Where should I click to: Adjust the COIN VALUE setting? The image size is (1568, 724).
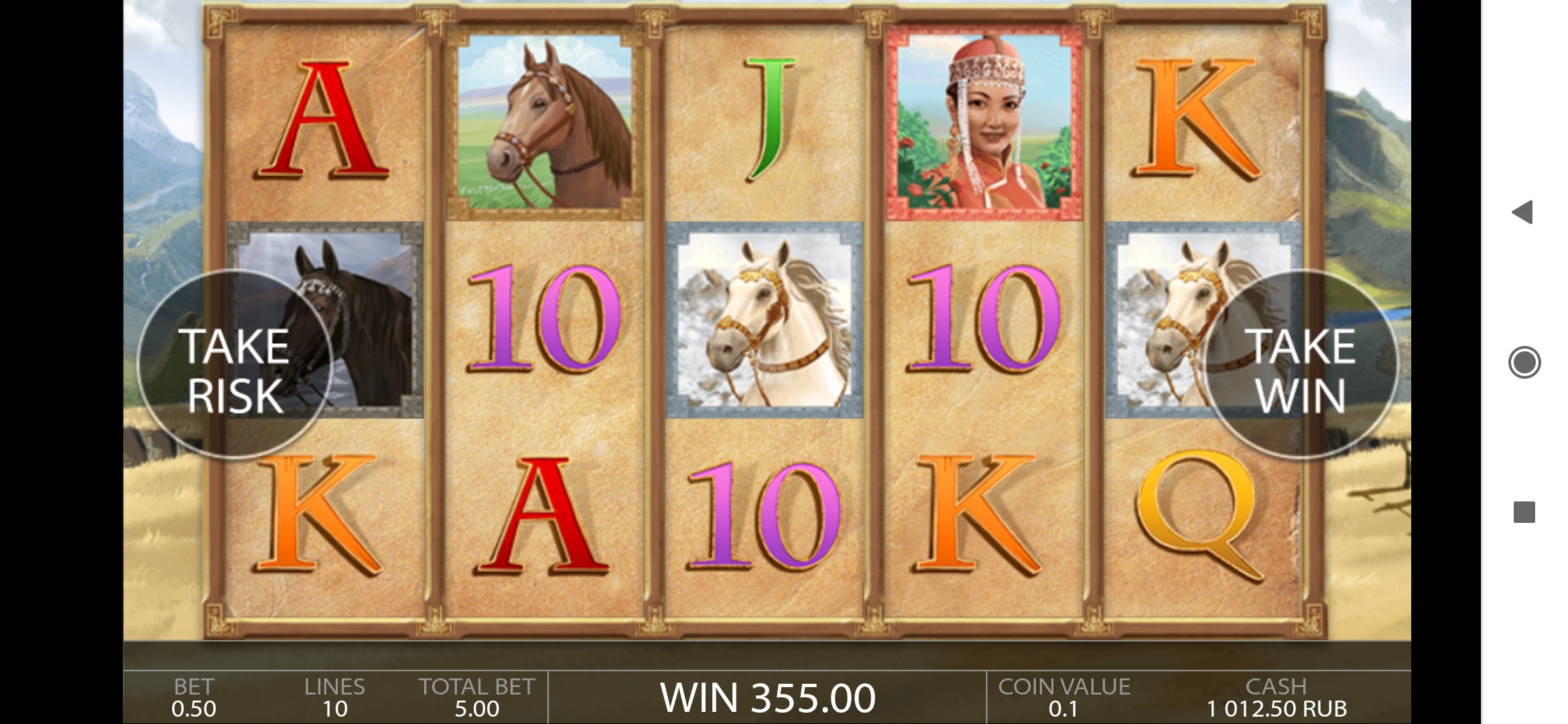tap(1063, 698)
